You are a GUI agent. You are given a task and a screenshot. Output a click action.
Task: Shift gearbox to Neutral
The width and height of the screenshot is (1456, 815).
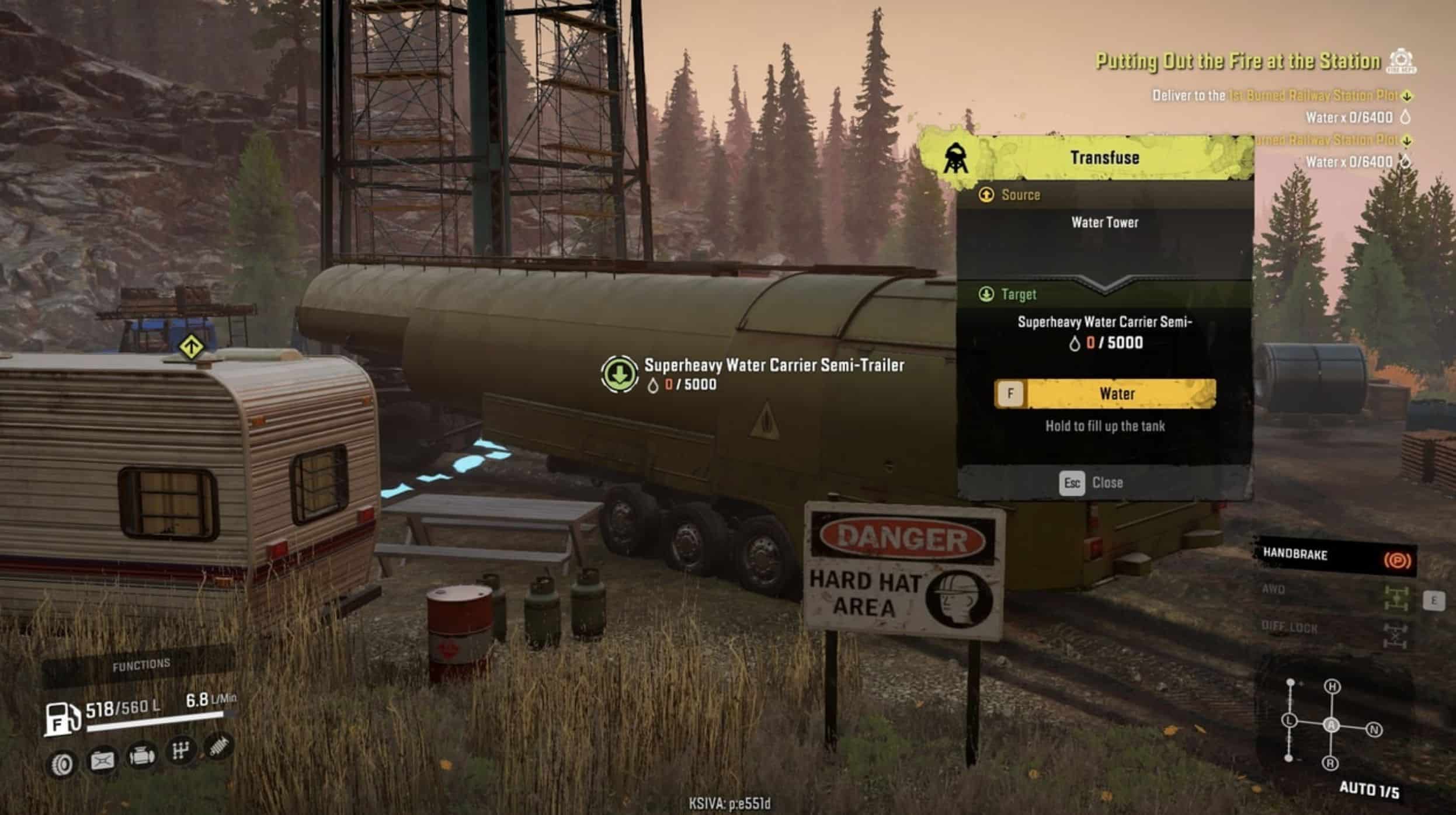point(1374,730)
